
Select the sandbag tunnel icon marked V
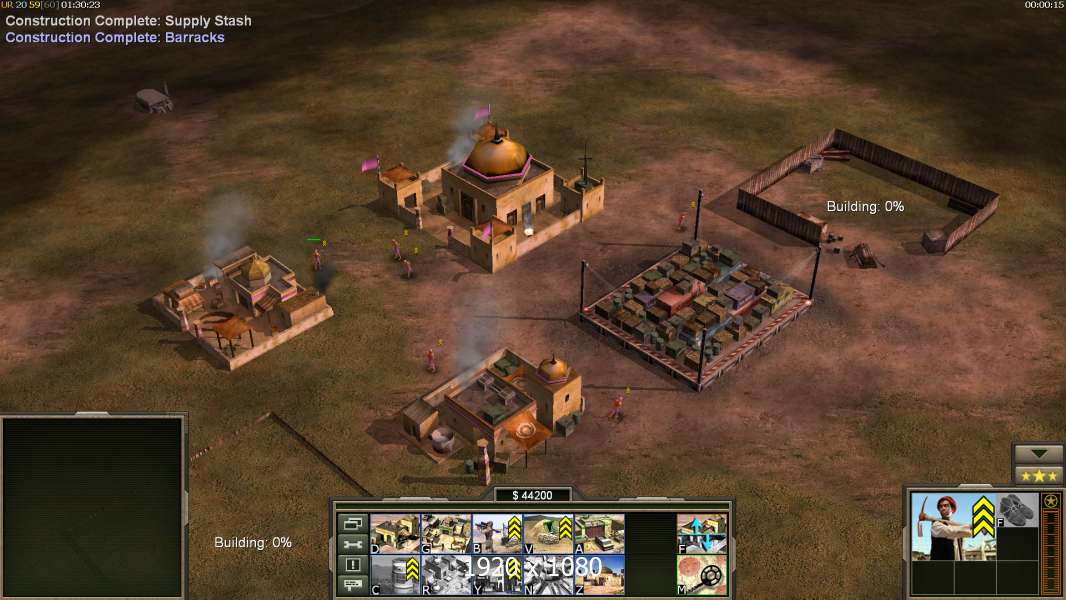pyautogui.click(x=548, y=533)
